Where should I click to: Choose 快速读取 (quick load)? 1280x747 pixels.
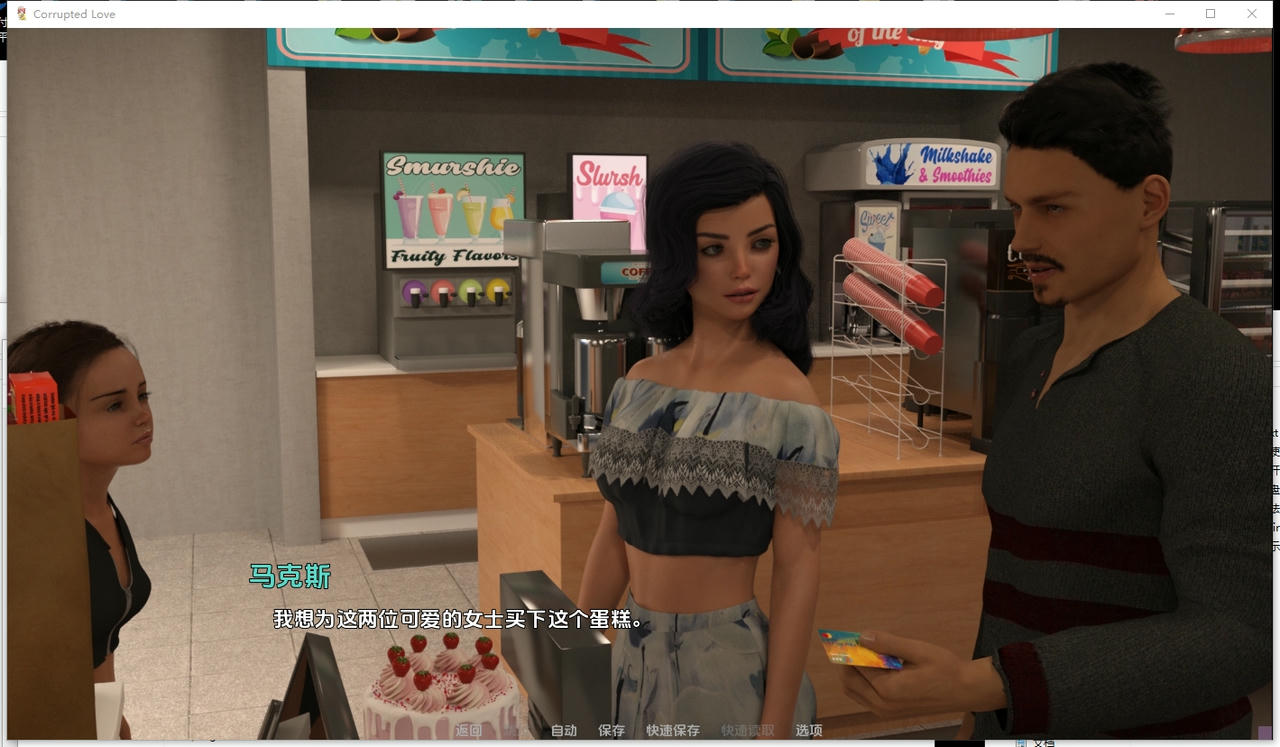pyautogui.click(x=747, y=731)
